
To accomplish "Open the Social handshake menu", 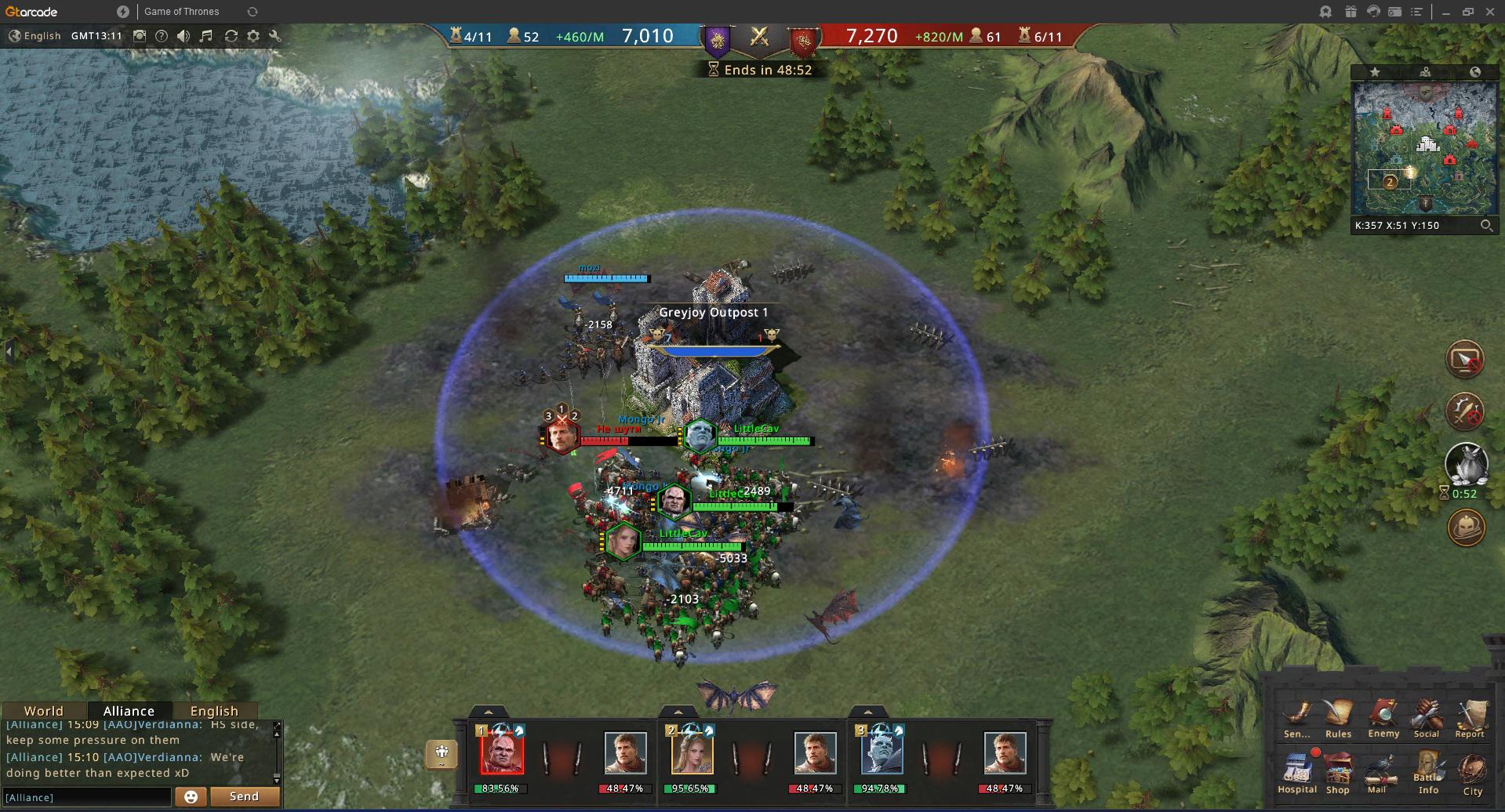I will coord(1427,716).
